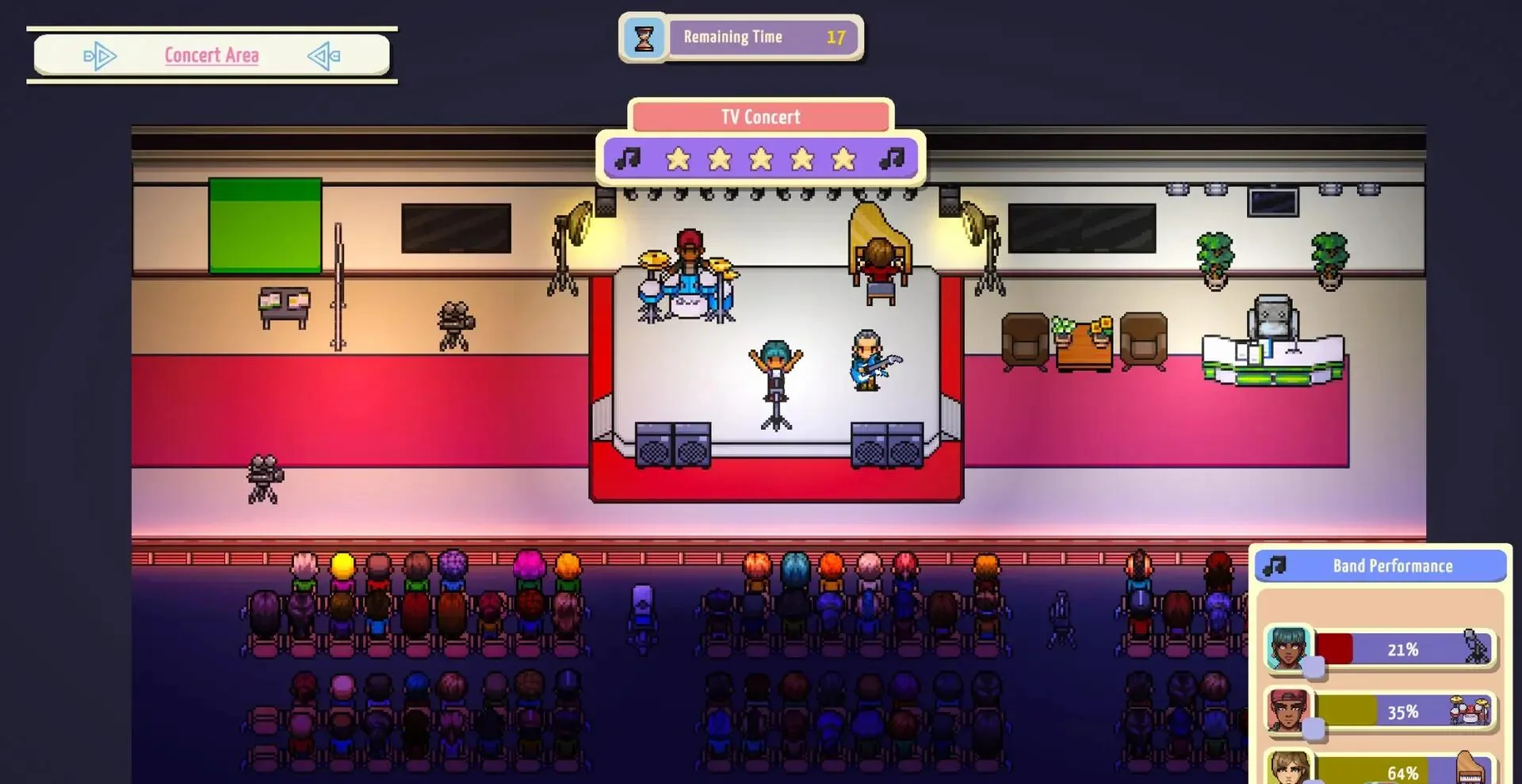Select the Concert Area label
The image size is (1522, 784).
click(x=212, y=55)
